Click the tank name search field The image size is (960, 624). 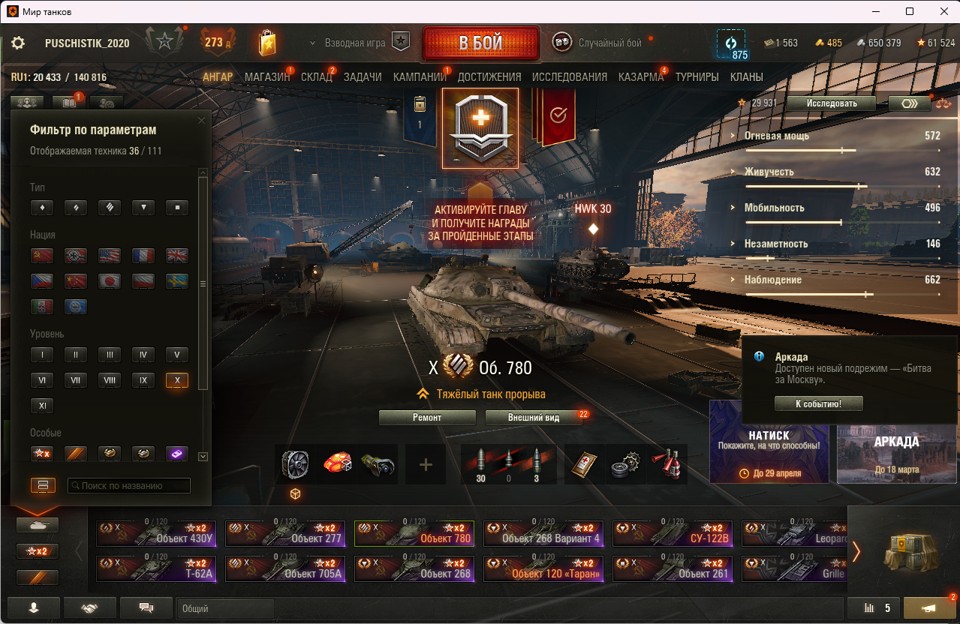click(x=129, y=486)
